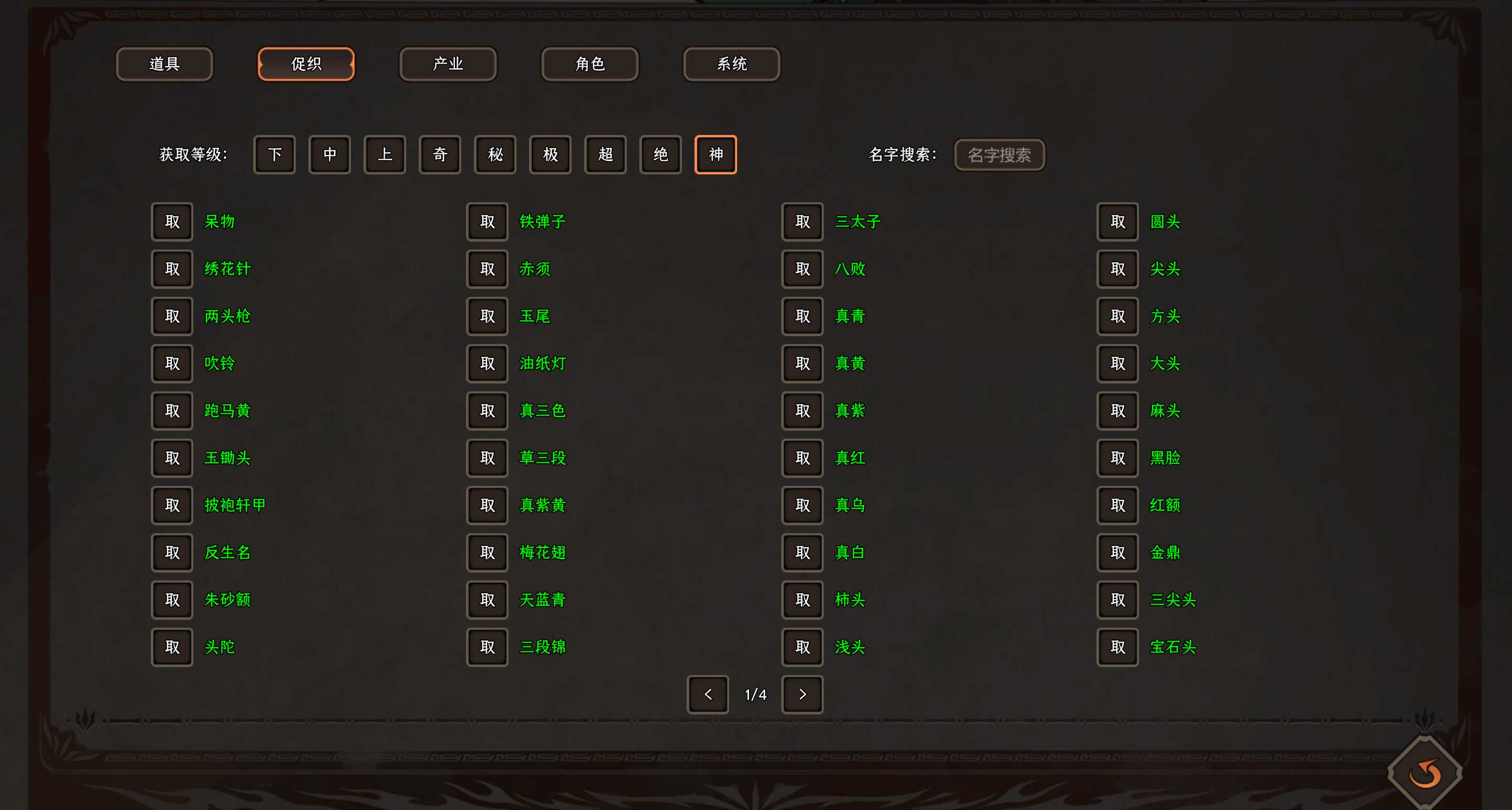
Task: Obtain the 呆物 cricket
Action: 171,222
